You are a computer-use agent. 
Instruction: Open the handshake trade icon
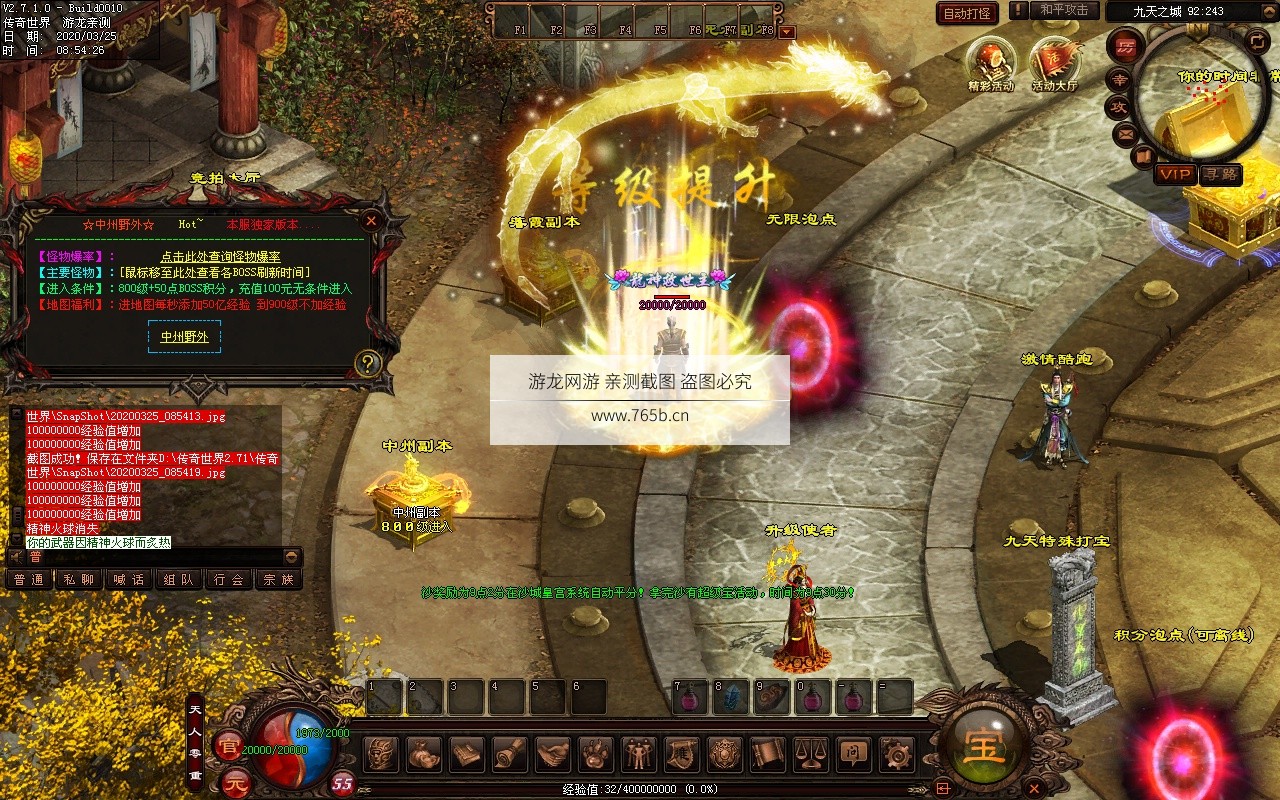tap(553, 753)
